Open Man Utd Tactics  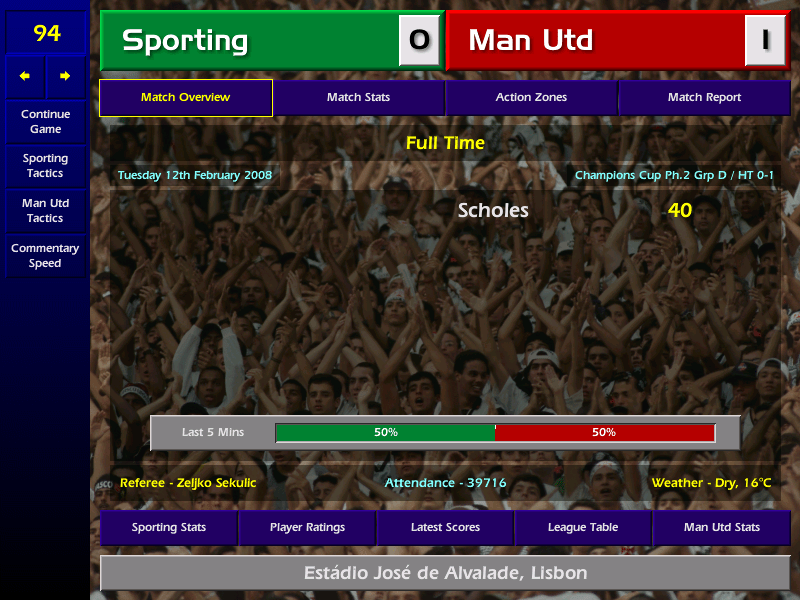pyautogui.click(x=45, y=210)
